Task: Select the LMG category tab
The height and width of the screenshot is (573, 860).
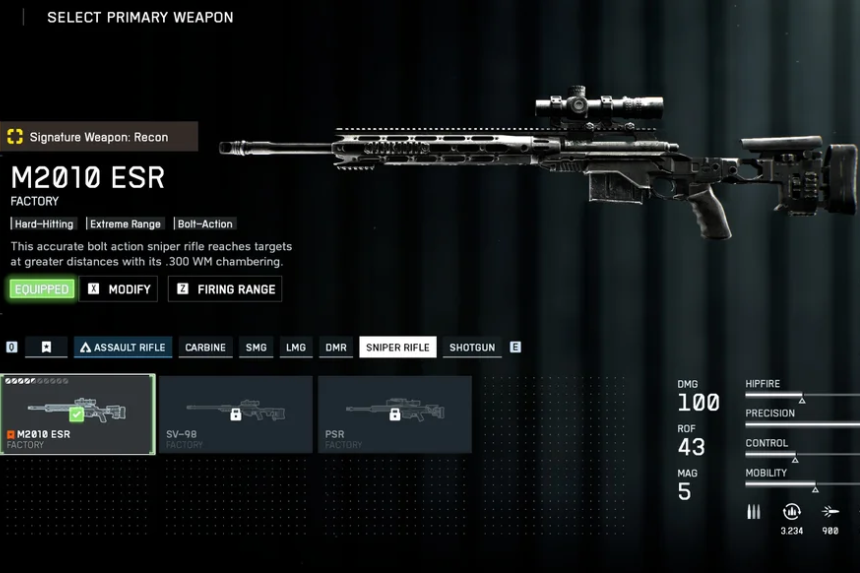Action: pyautogui.click(x=296, y=347)
